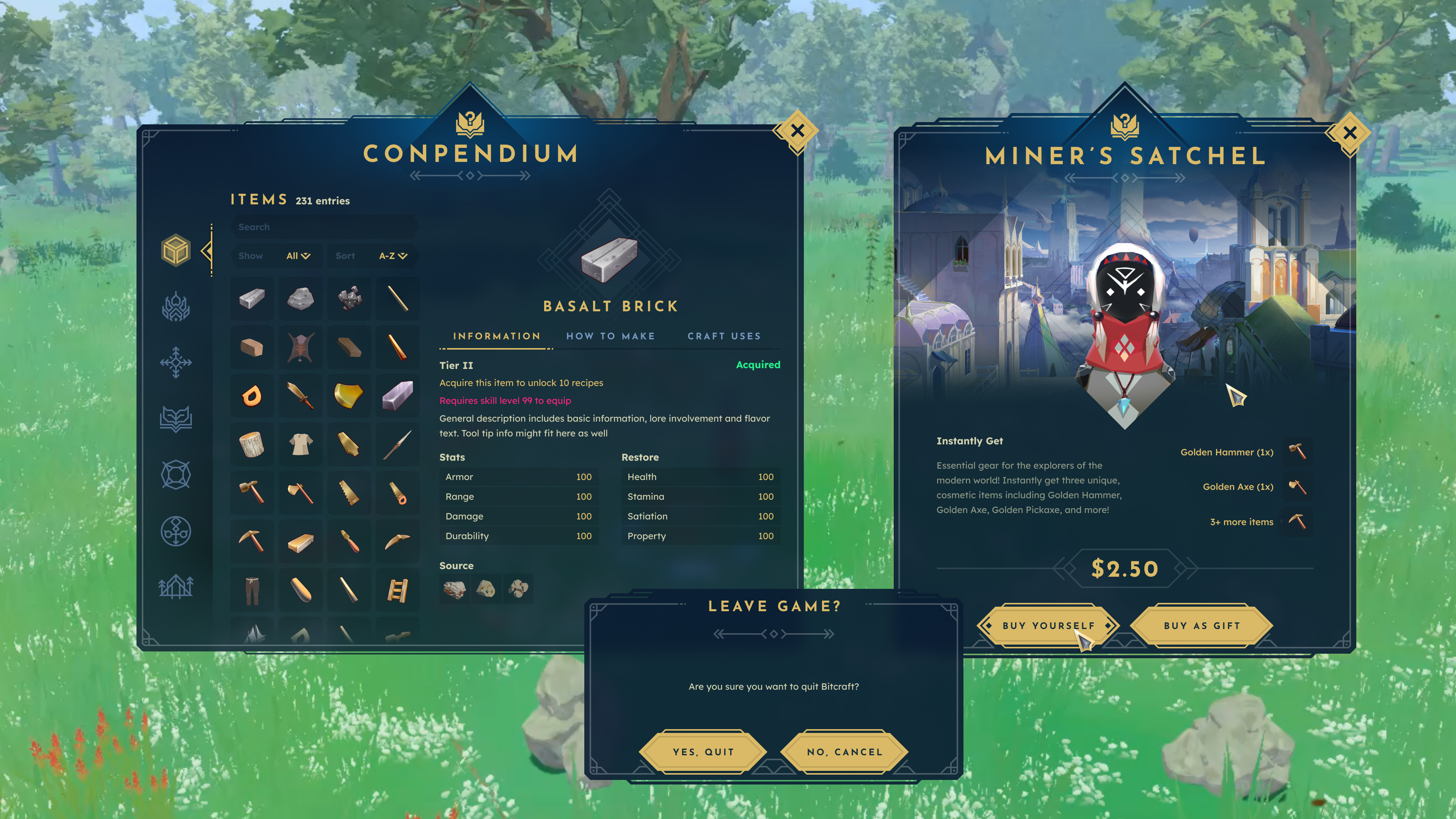
Task: Show the Information tab
Action: click(x=496, y=336)
